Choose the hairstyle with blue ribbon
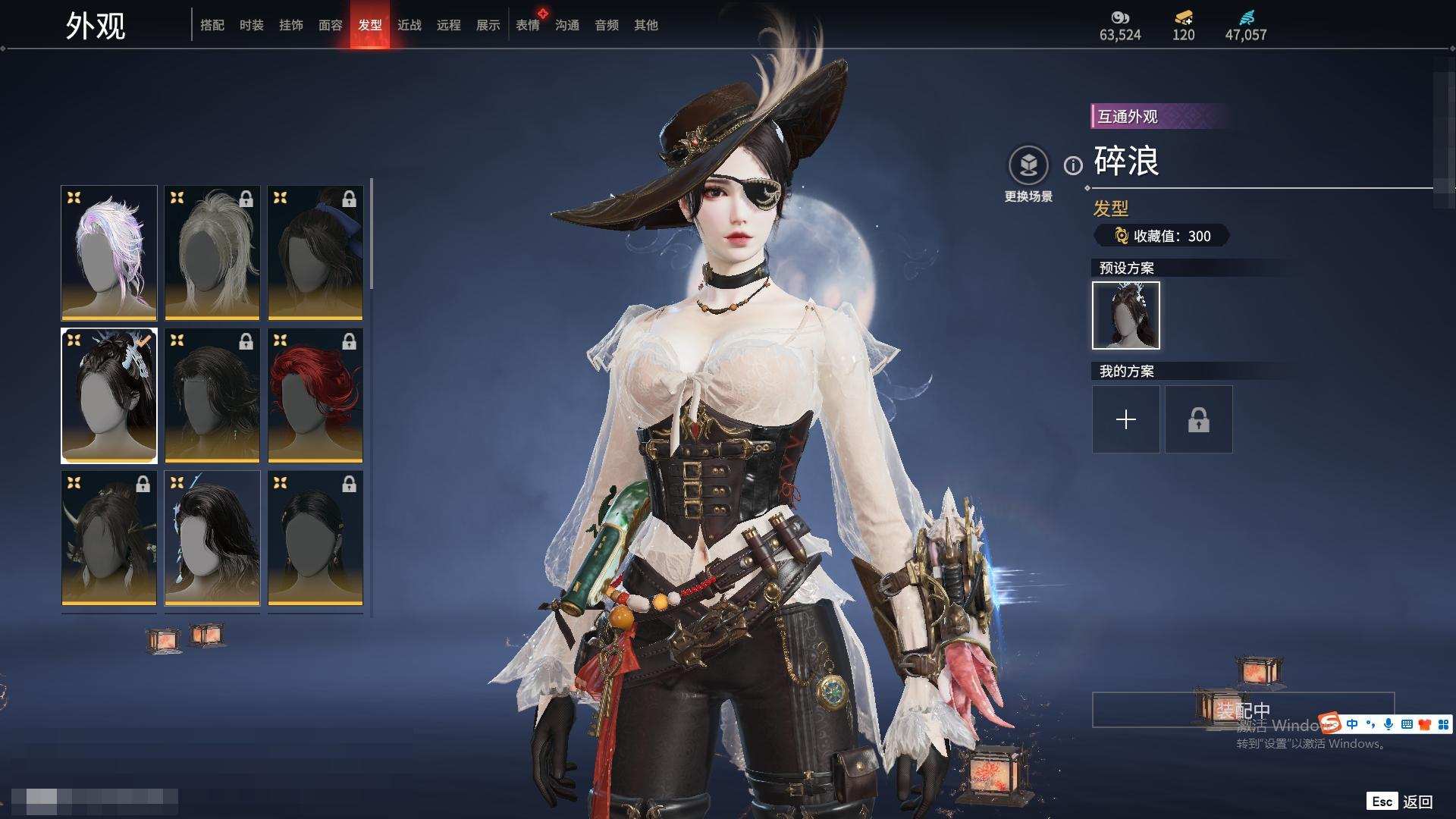Viewport: 1456px width, 819px height. pyautogui.click(x=315, y=253)
